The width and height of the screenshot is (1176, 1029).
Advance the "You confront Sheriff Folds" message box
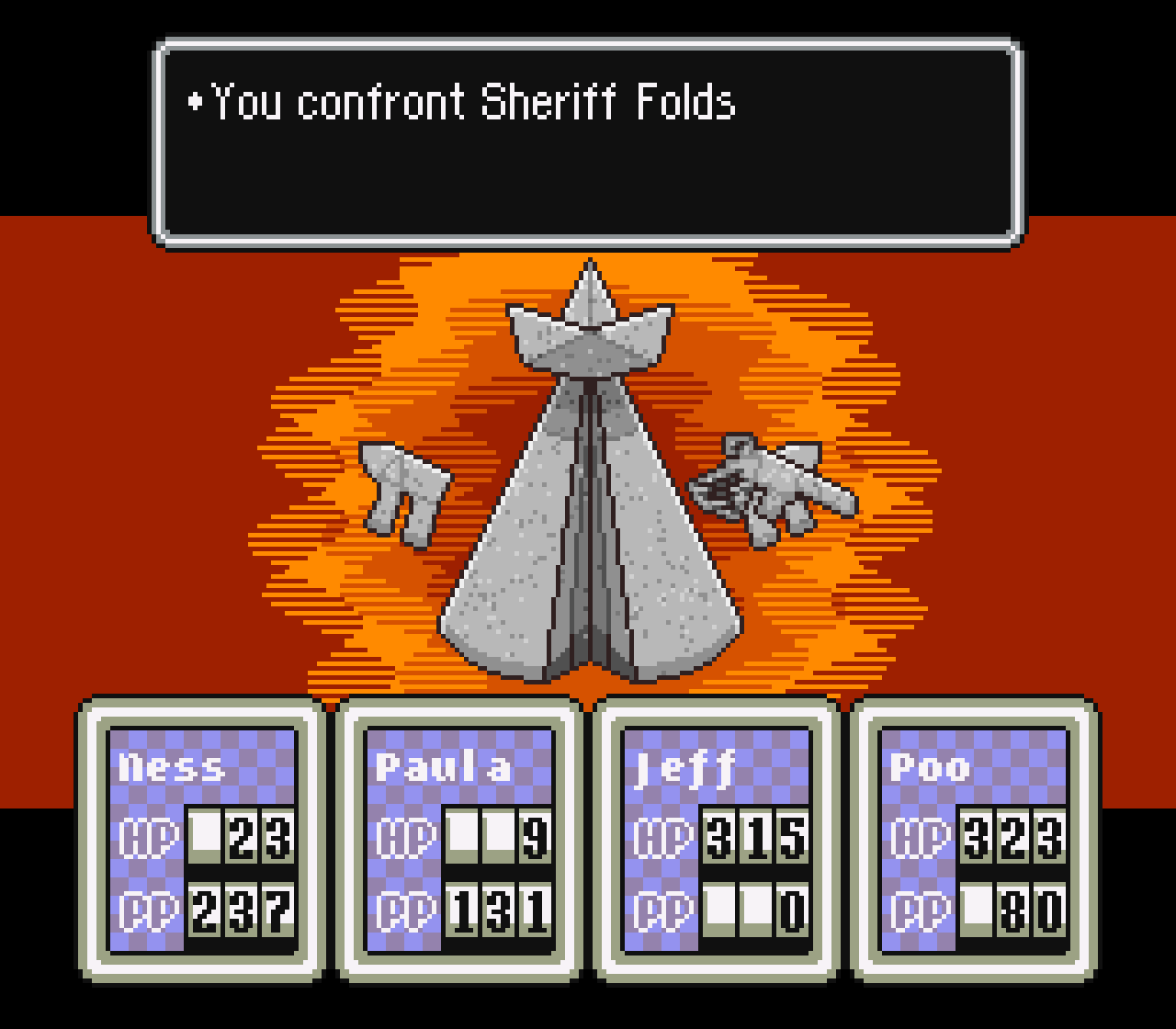click(588, 142)
